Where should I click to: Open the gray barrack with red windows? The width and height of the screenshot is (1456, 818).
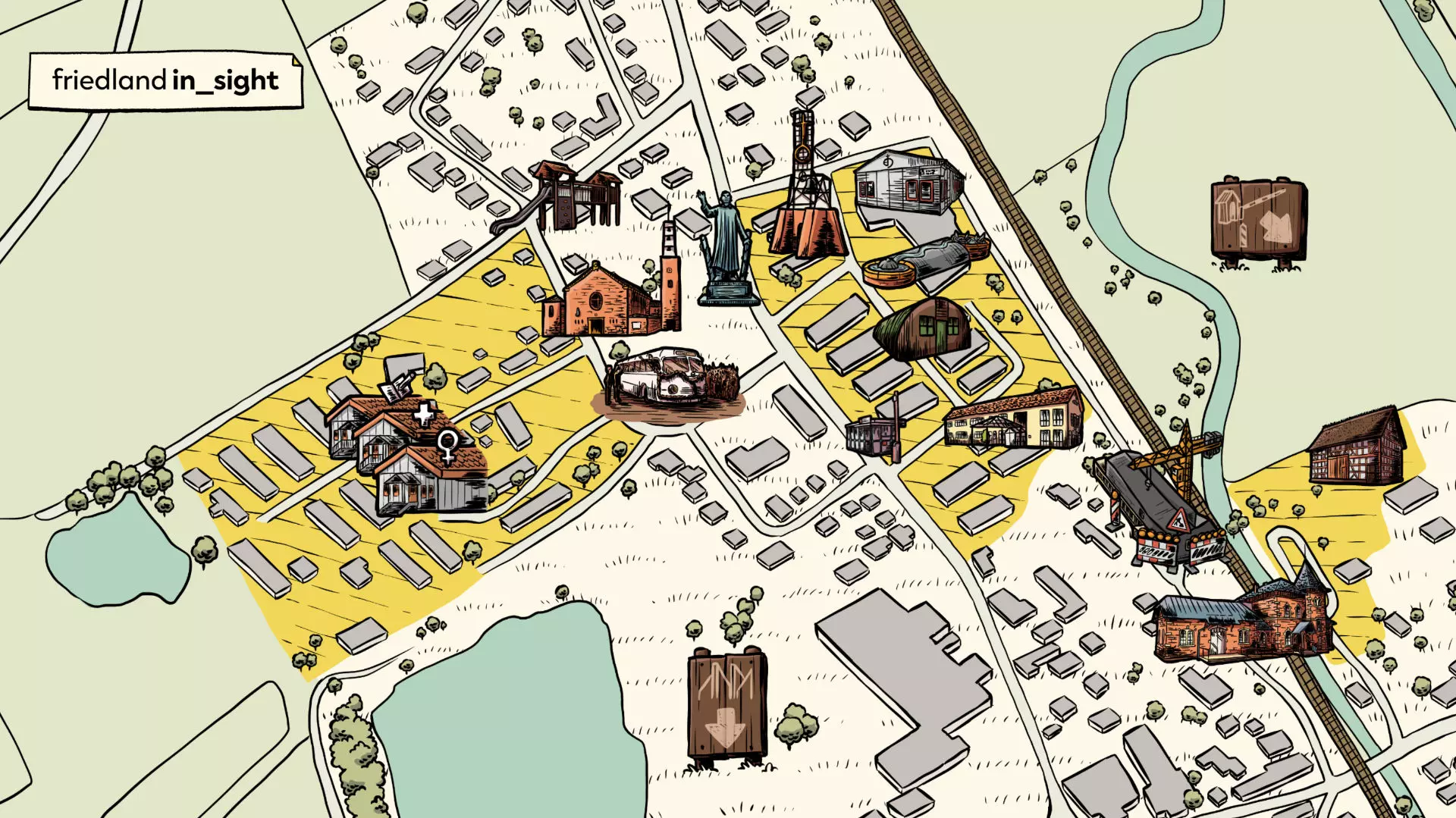[908, 183]
